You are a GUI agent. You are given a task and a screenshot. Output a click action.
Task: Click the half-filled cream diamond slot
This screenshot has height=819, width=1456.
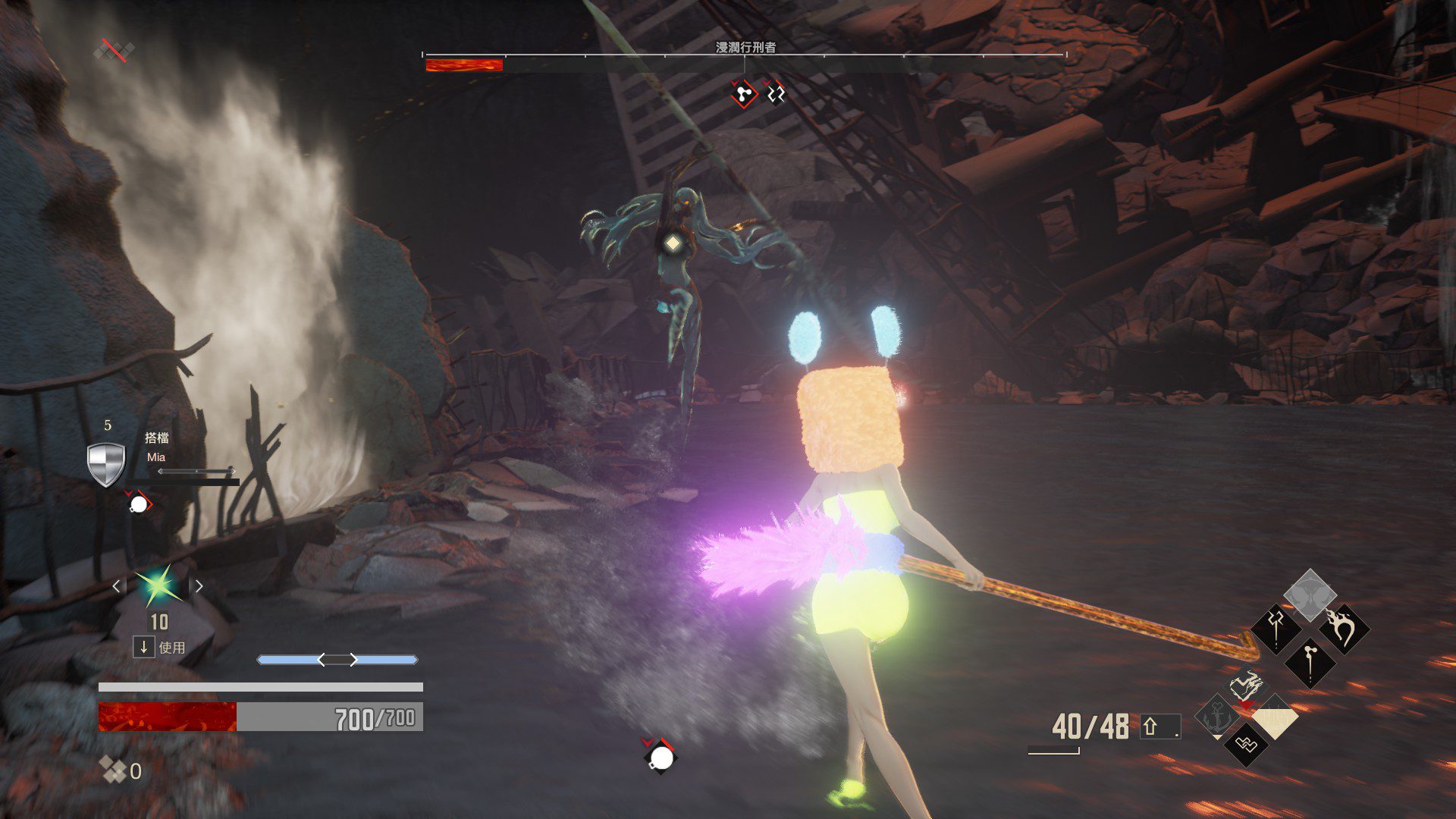coord(1275,717)
